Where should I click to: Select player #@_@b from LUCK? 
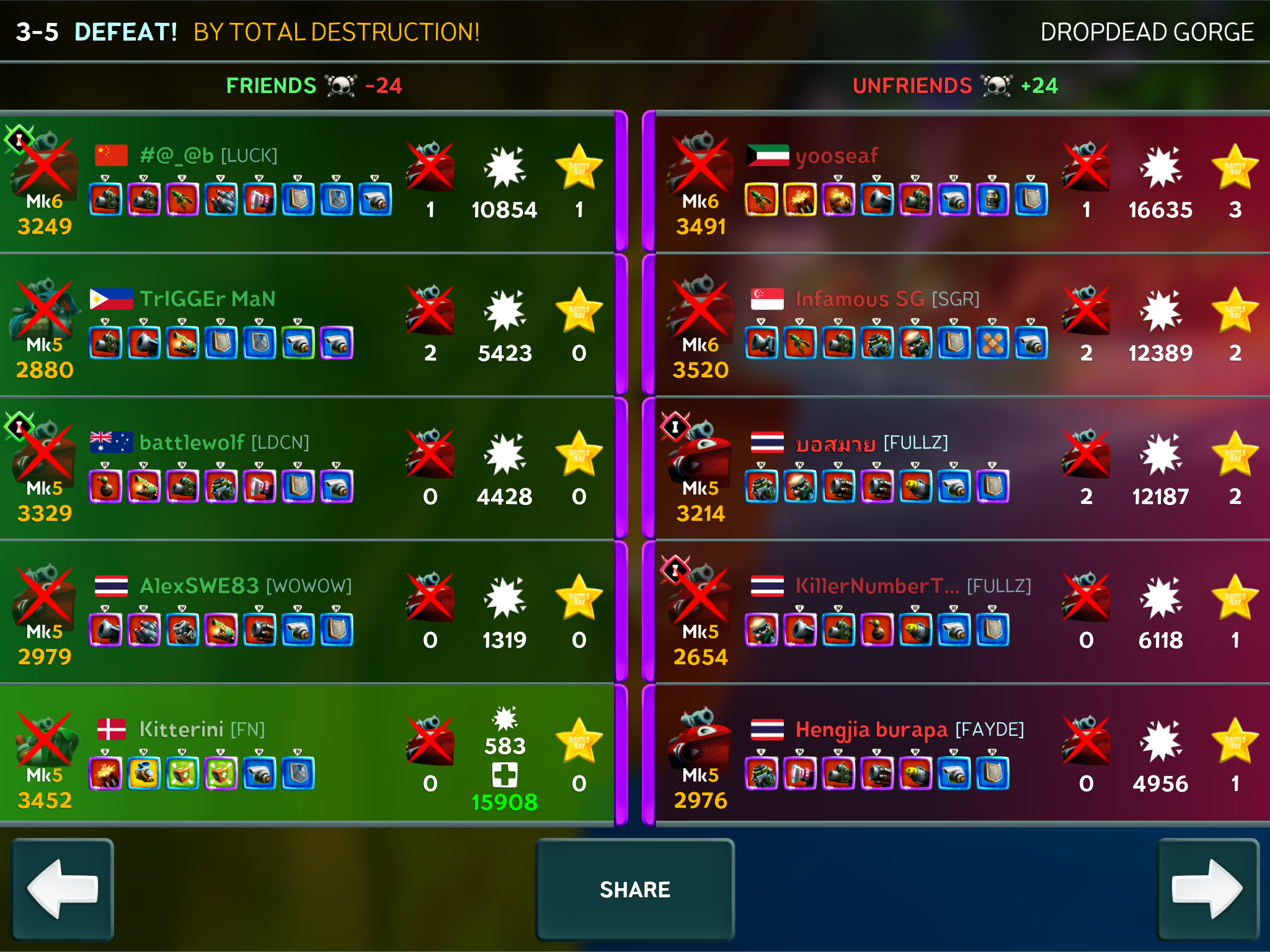(x=208, y=155)
